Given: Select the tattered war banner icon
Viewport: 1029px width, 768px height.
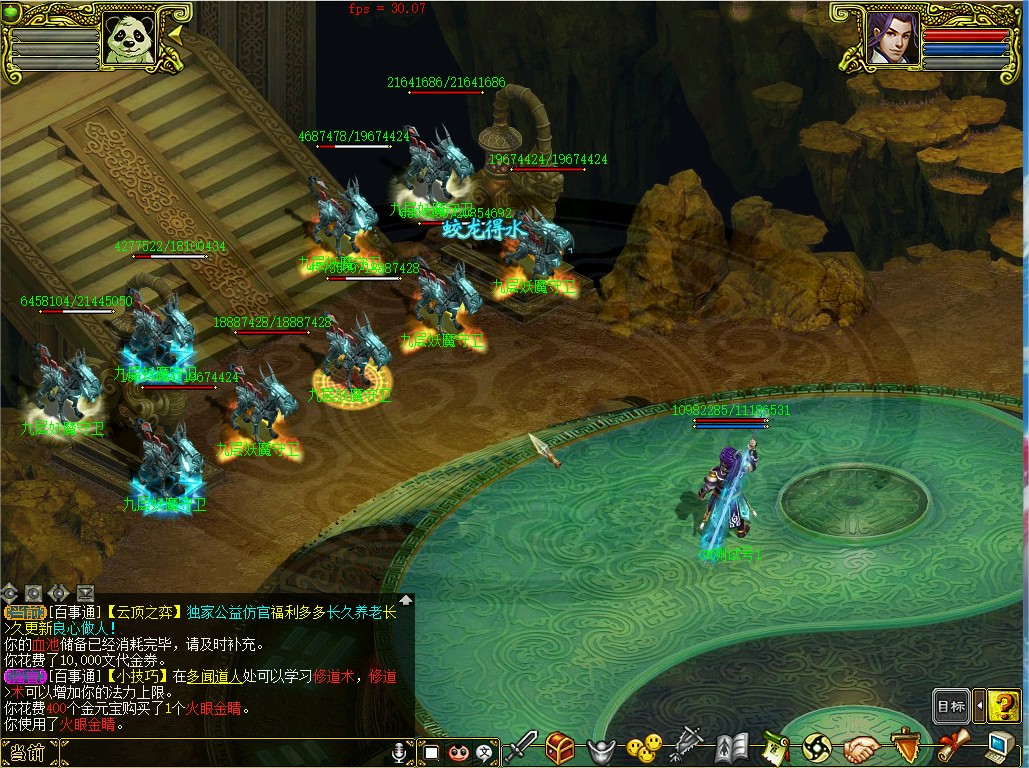Looking at the screenshot, I should pos(688,746).
